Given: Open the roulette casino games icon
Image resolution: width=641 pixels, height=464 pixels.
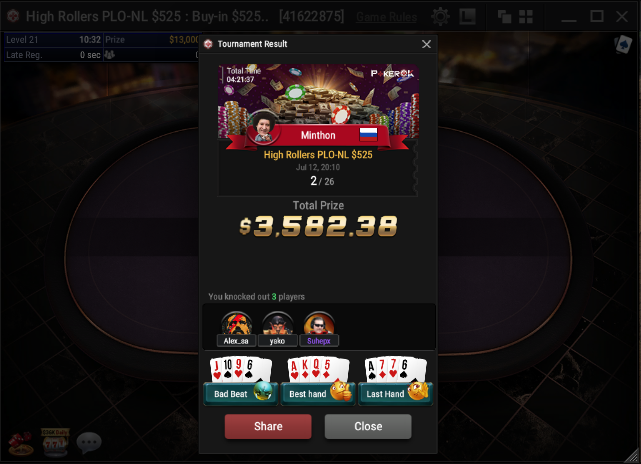Looking at the screenshot, I should pos(19,442).
